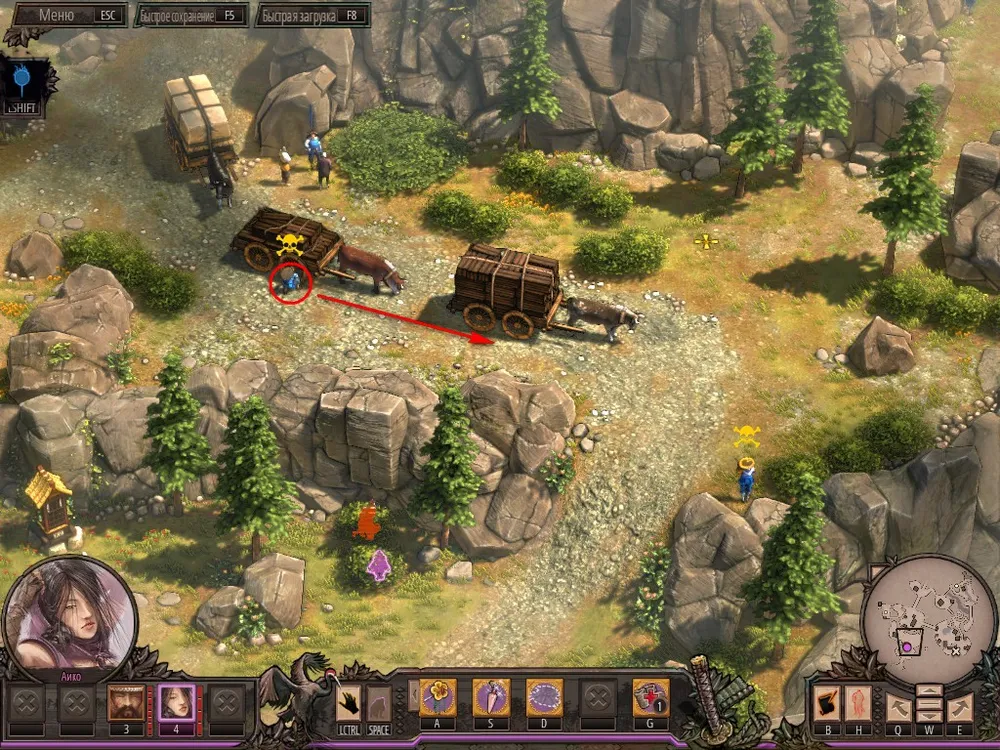
Task: Click Быстрое сохранение to quick save
Action: tap(190, 15)
